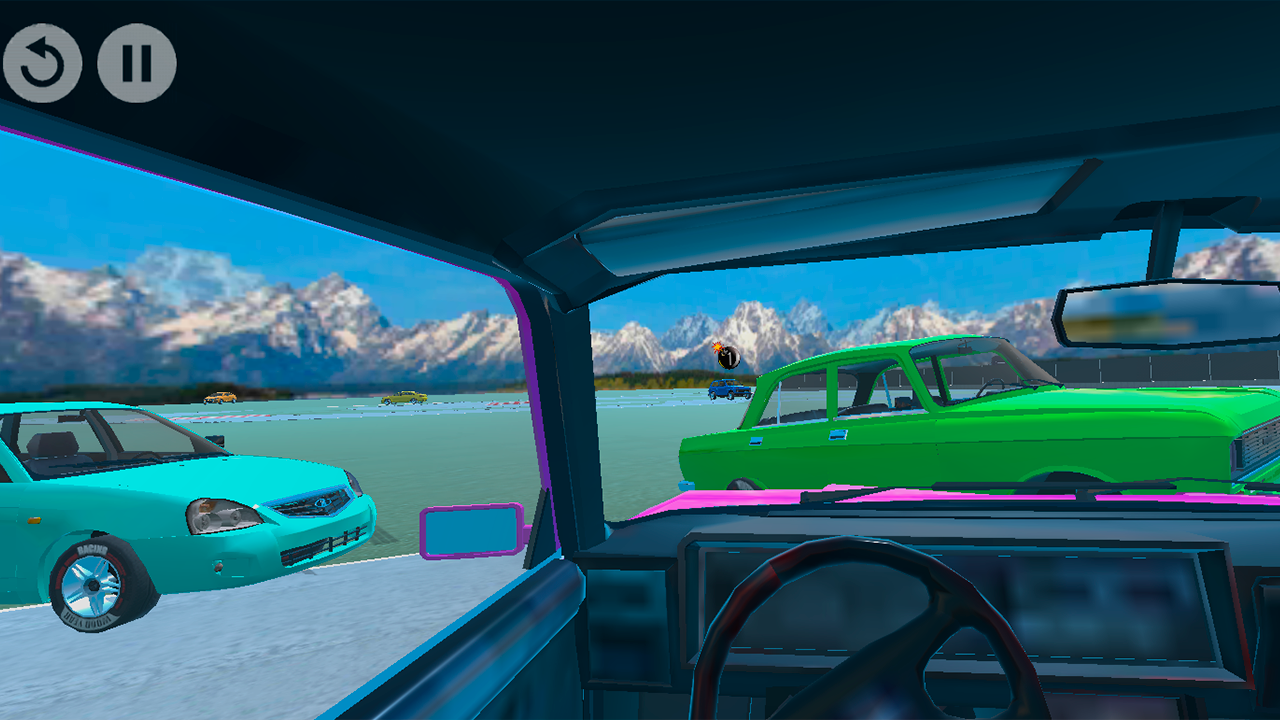Select the bomb icon above the blue car
This screenshot has height=720, width=1280.
(x=728, y=355)
